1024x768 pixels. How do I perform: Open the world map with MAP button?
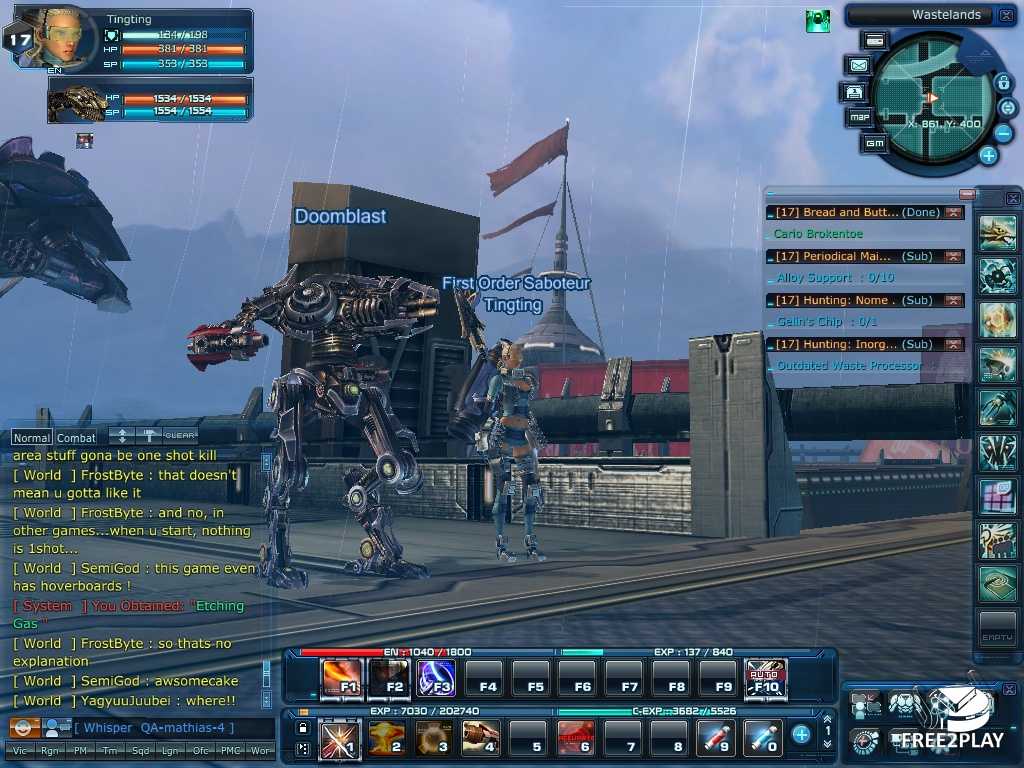tap(859, 117)
